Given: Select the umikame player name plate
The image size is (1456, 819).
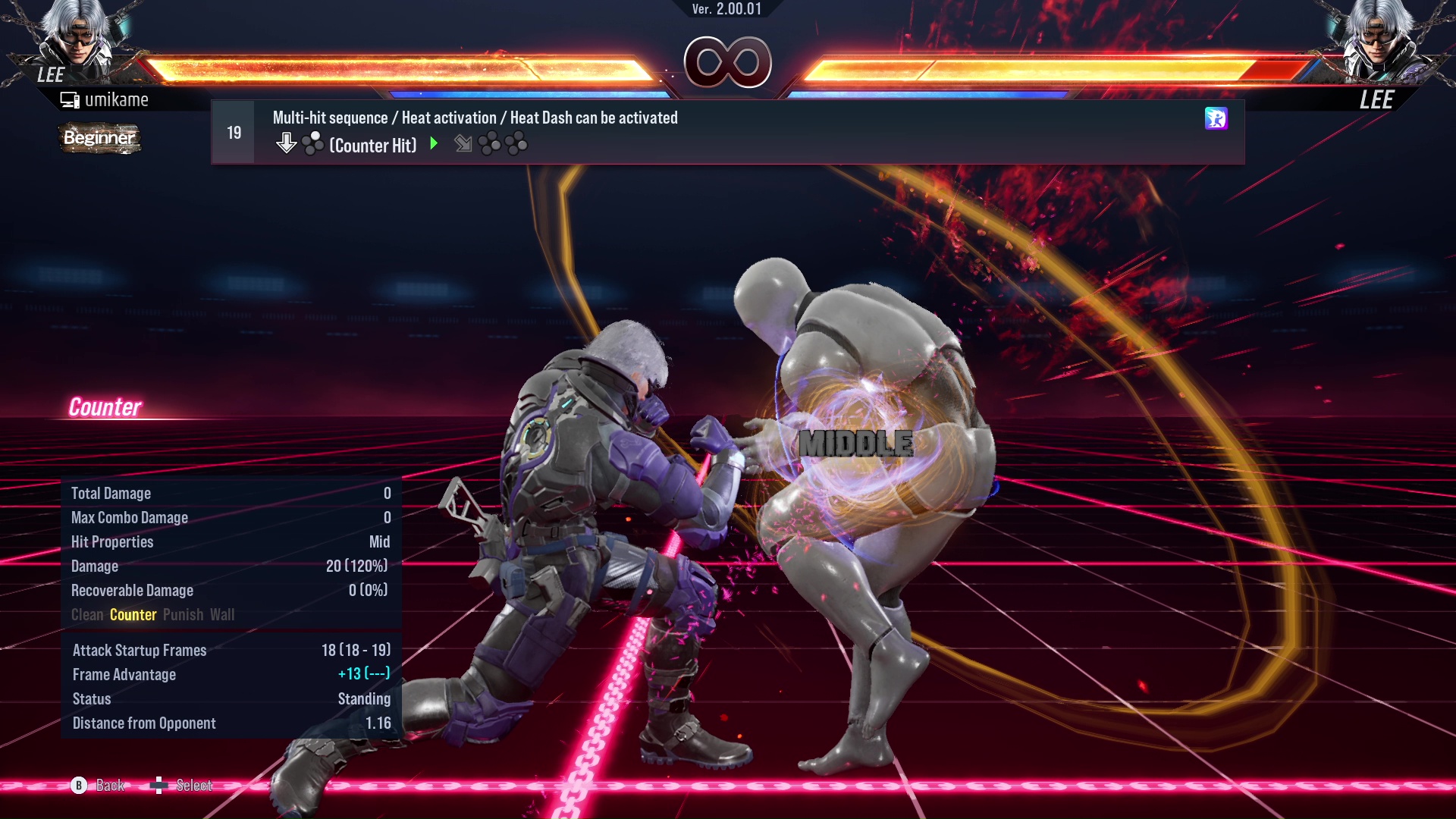Looking at the screenshot, I should click(x=118, y=99).
